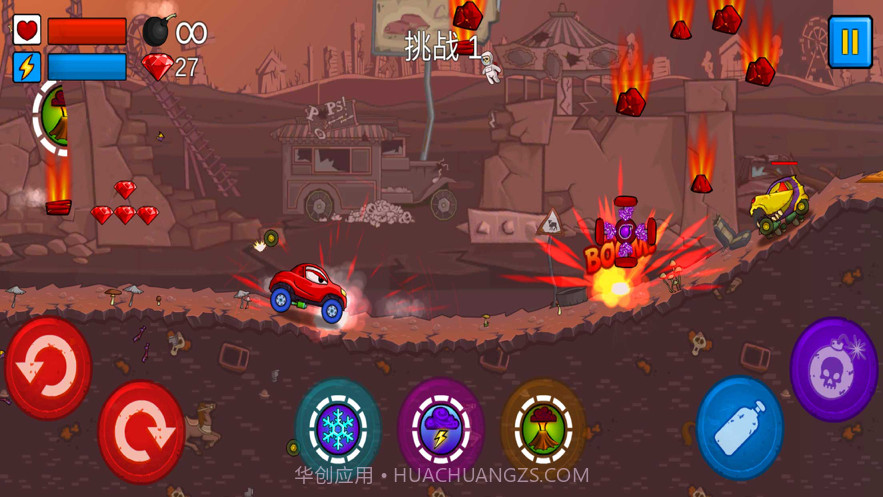The image size is (883, 497).
Task: Tap the red clockwise tilt button
Action: point(140,431)
